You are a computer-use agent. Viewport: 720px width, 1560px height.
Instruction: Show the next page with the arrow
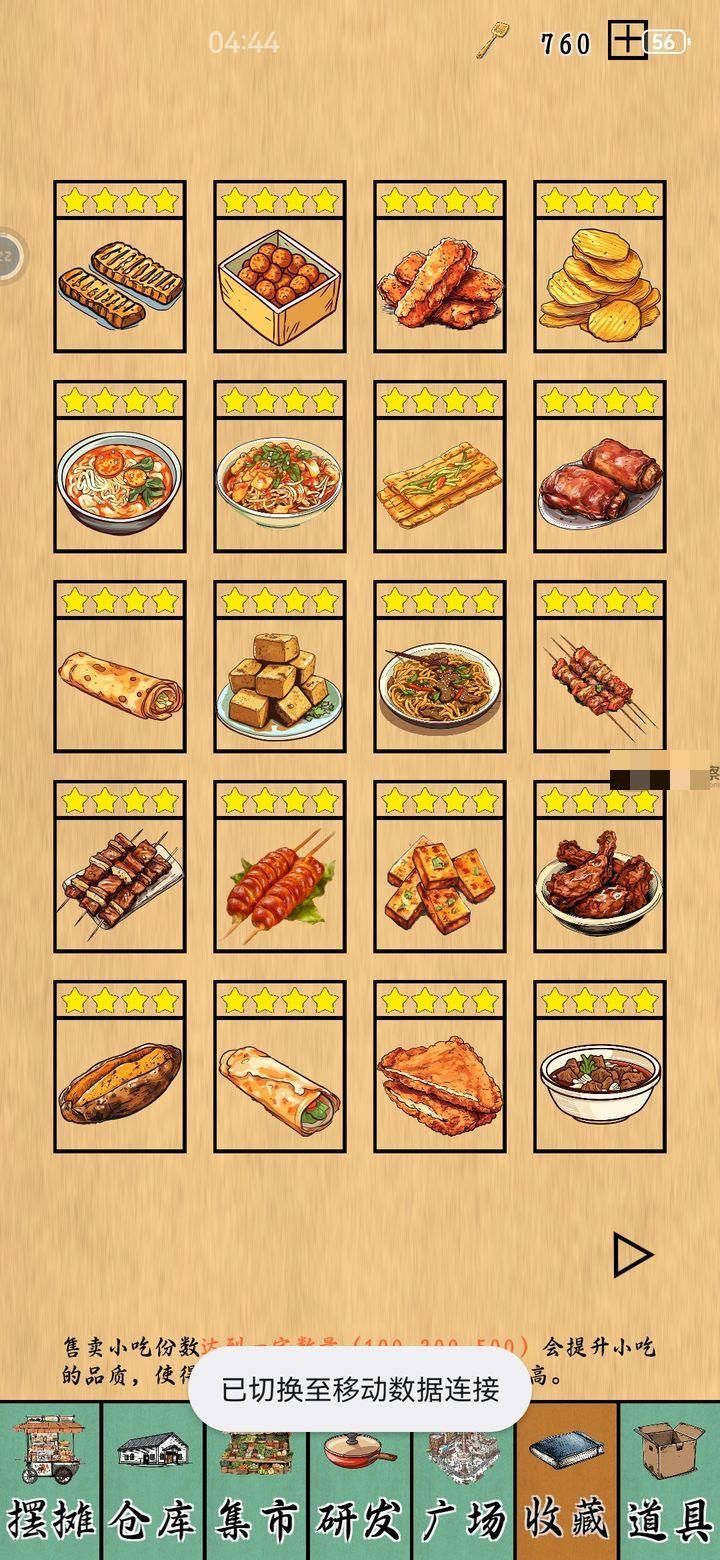[x=632, y=1256]
